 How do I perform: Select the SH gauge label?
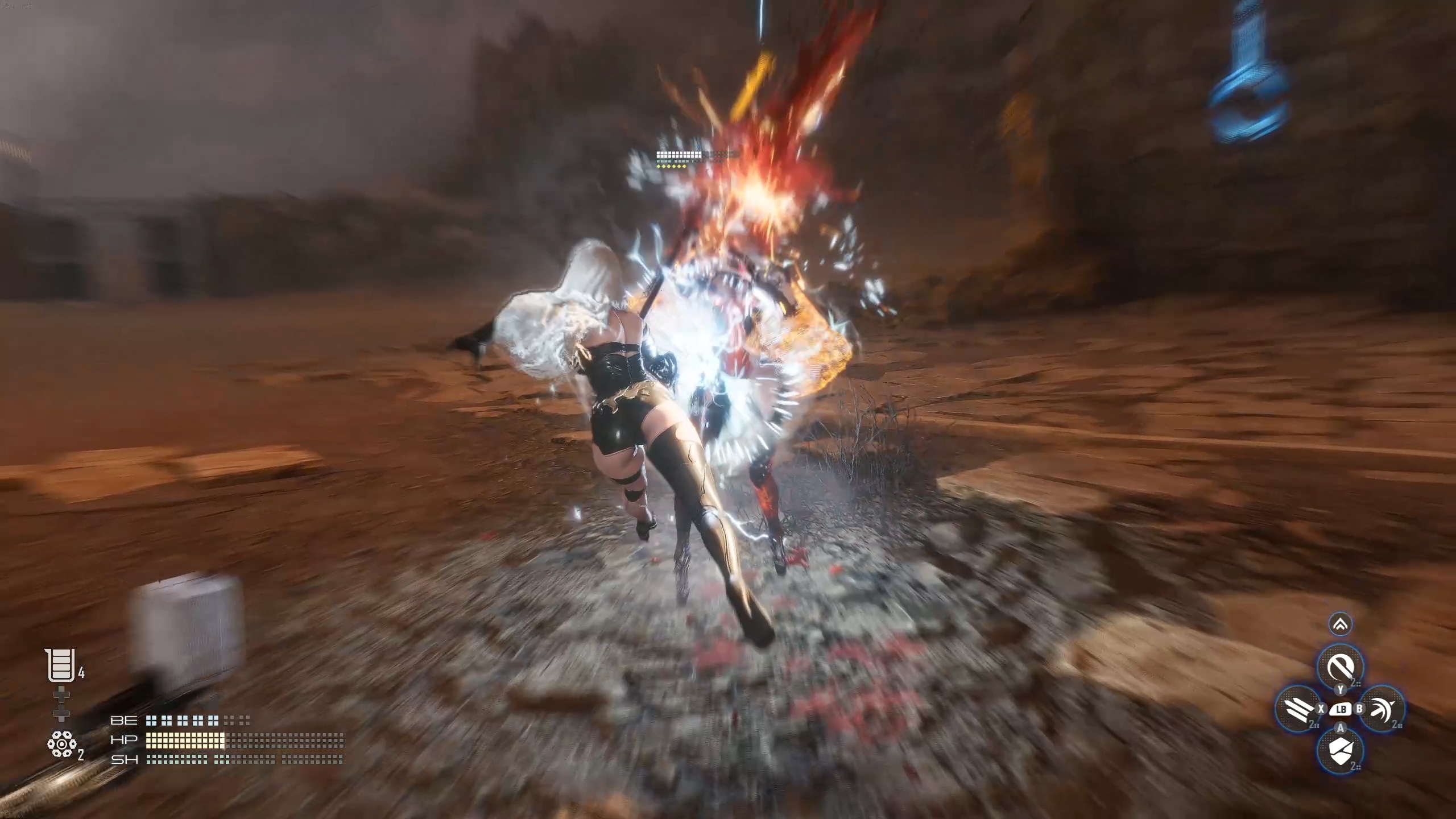(x=125, y=762)
